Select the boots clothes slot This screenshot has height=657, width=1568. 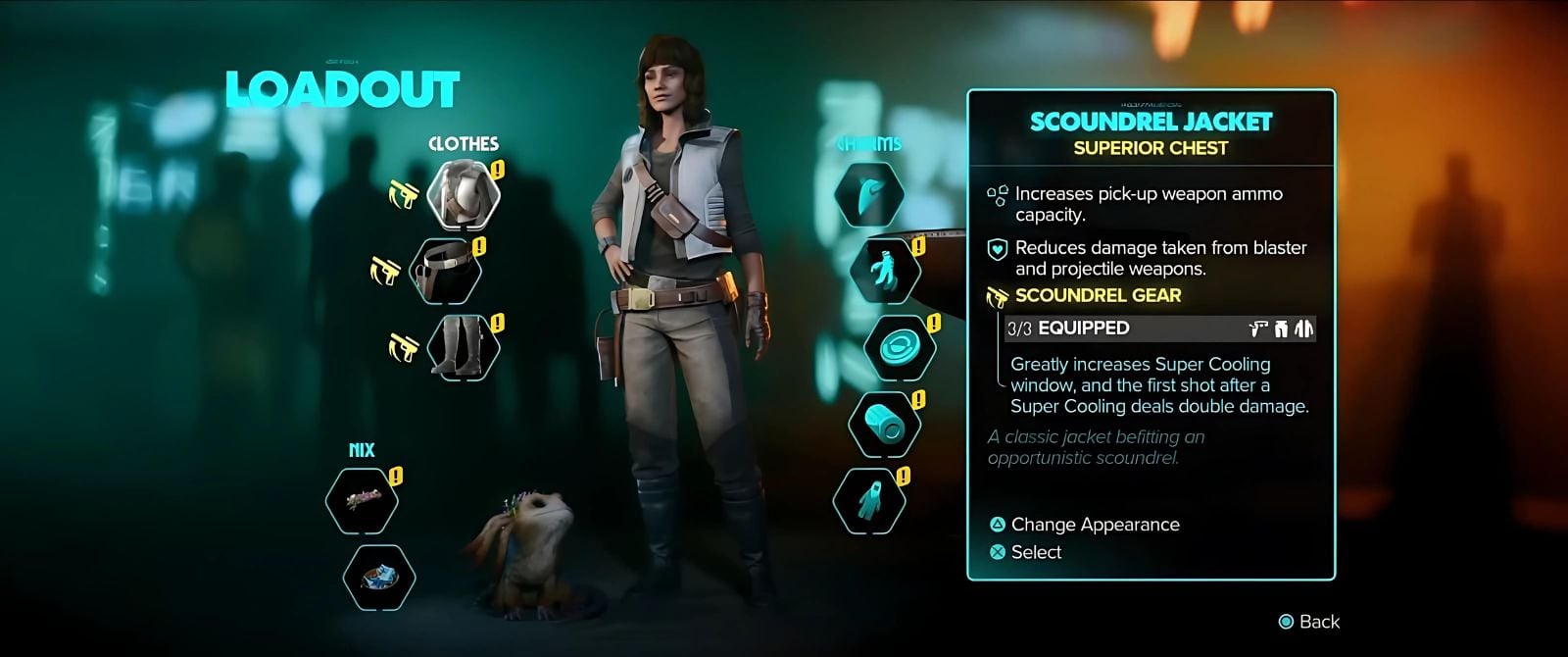(463, 345)
